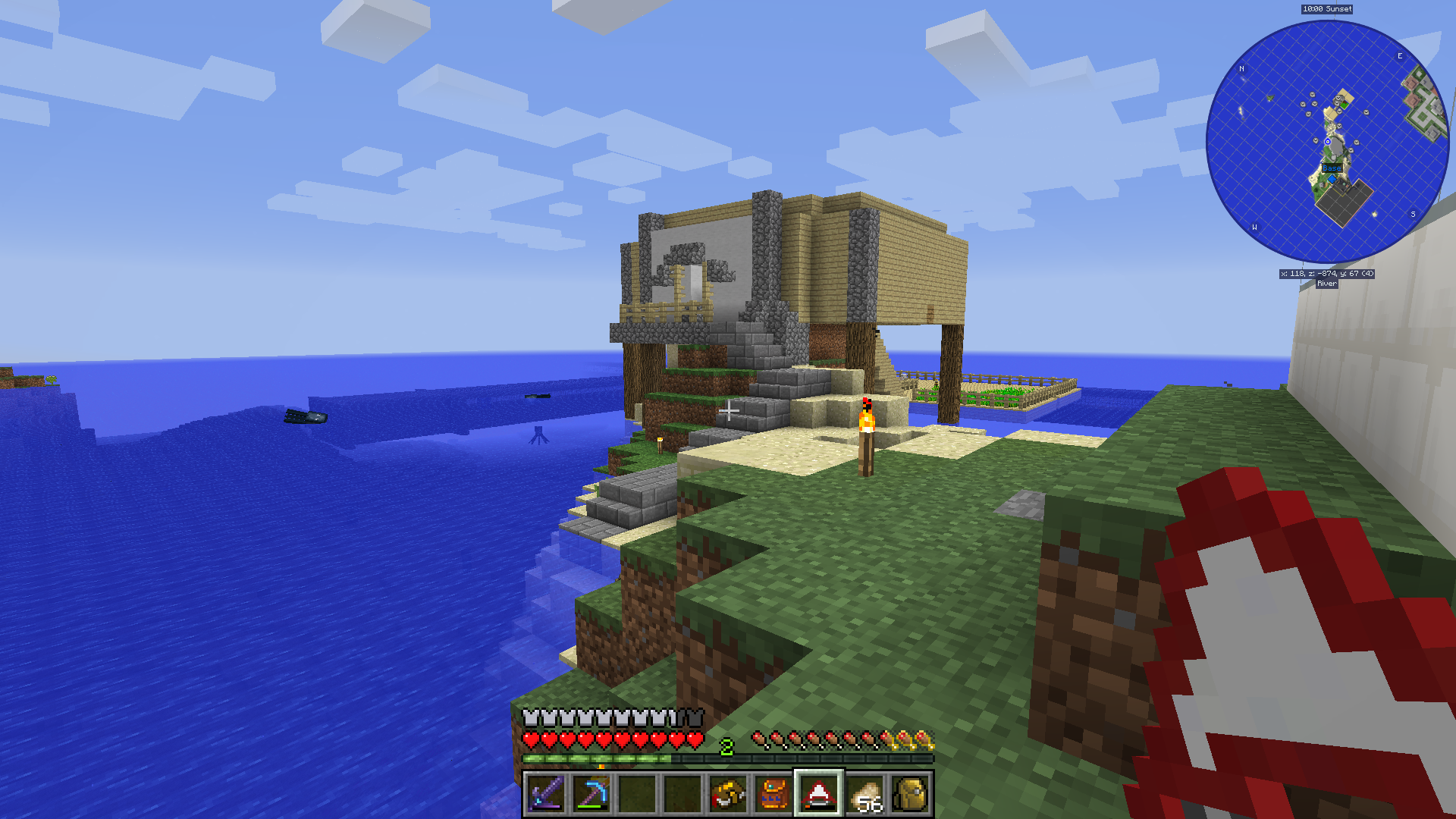The height and width of the screenshot is (819, 1456).
Task: Select the purple sword hotbar slot
Action: click(x=546, y=794)
